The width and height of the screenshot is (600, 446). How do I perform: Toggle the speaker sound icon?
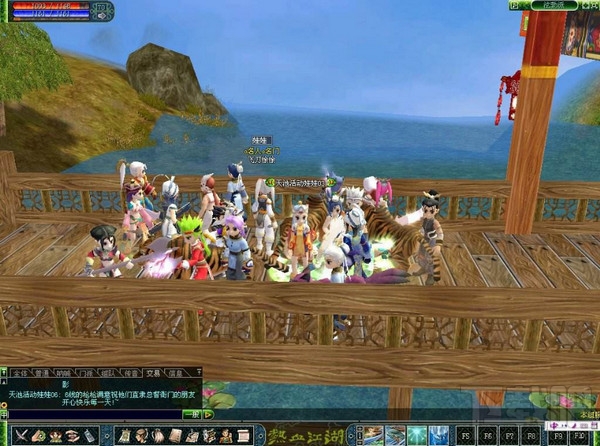[x=102, y=10]
